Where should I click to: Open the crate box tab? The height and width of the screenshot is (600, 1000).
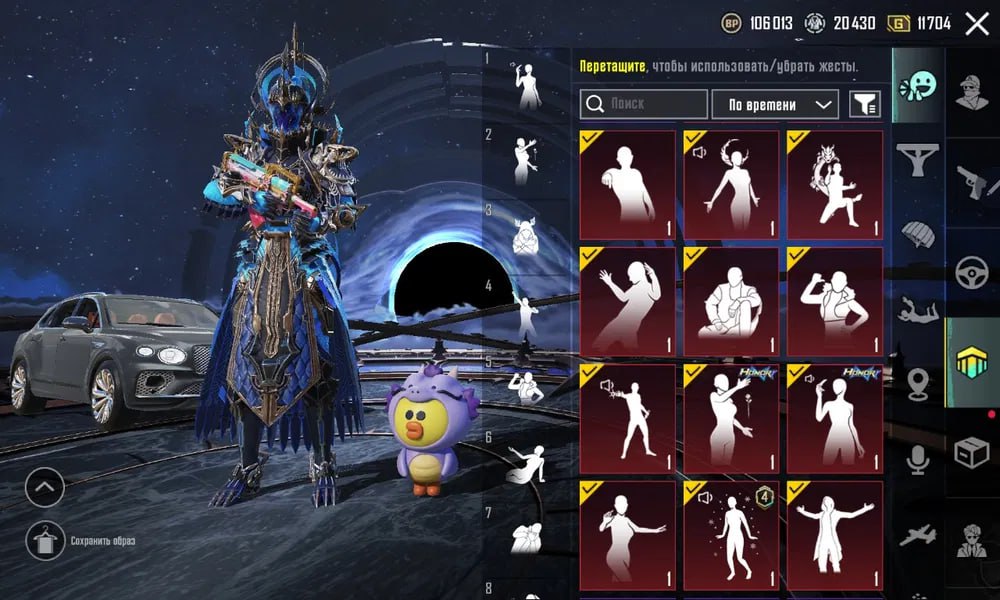tap(972, 454)
